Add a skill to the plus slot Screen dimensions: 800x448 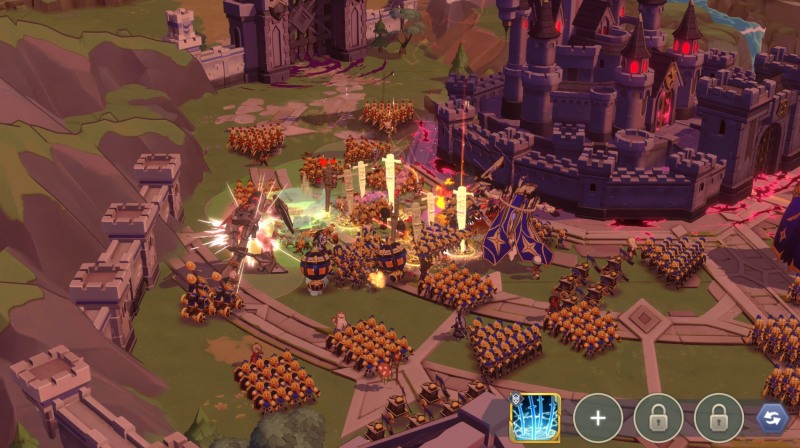[598, 418]
